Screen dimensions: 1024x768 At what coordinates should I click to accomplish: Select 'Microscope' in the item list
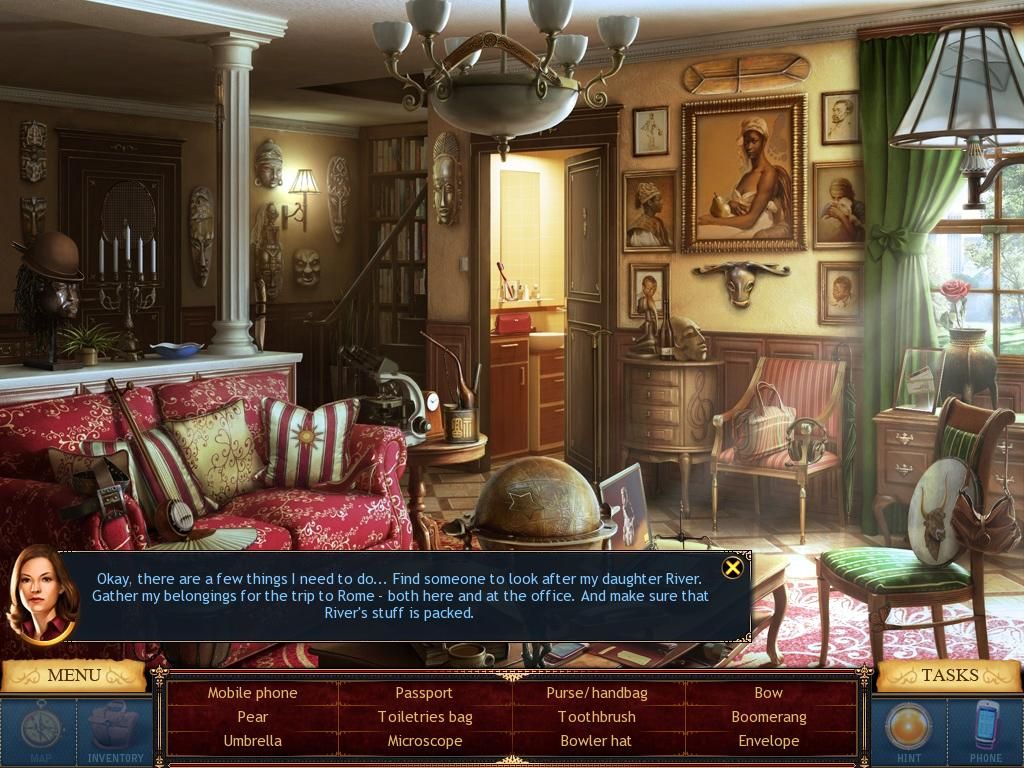coord(424,741)
